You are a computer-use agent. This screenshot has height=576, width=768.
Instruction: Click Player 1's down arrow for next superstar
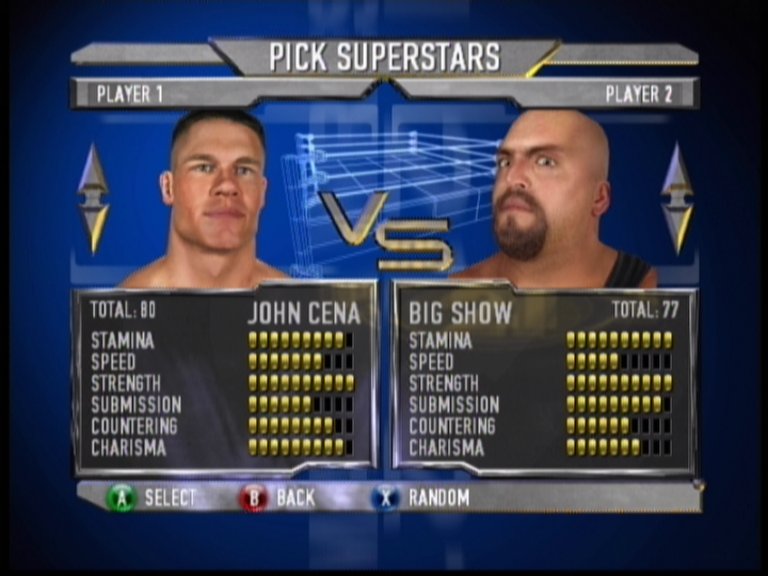(93, 226)
